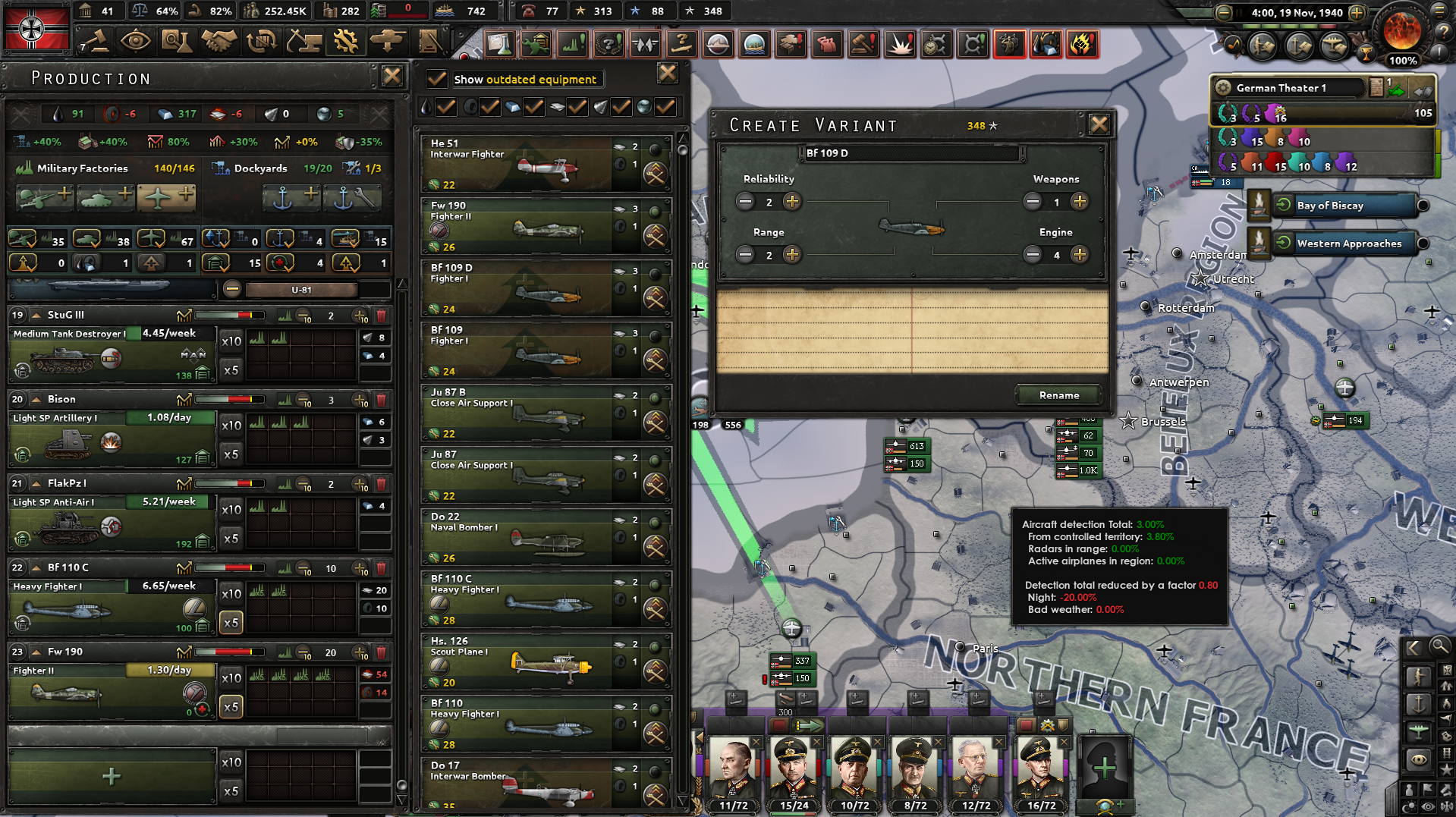Toggle the first equipment filter checkbox
The width and height of the screenshot is (1456, 817).
click(x=445, y=107)
